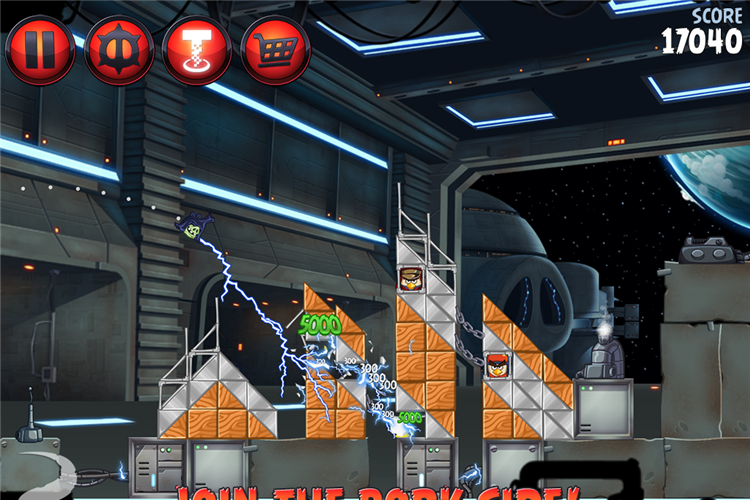Activate the Telepods teleport button
This screenshot has height=500, width=750.
pos(197,50)
